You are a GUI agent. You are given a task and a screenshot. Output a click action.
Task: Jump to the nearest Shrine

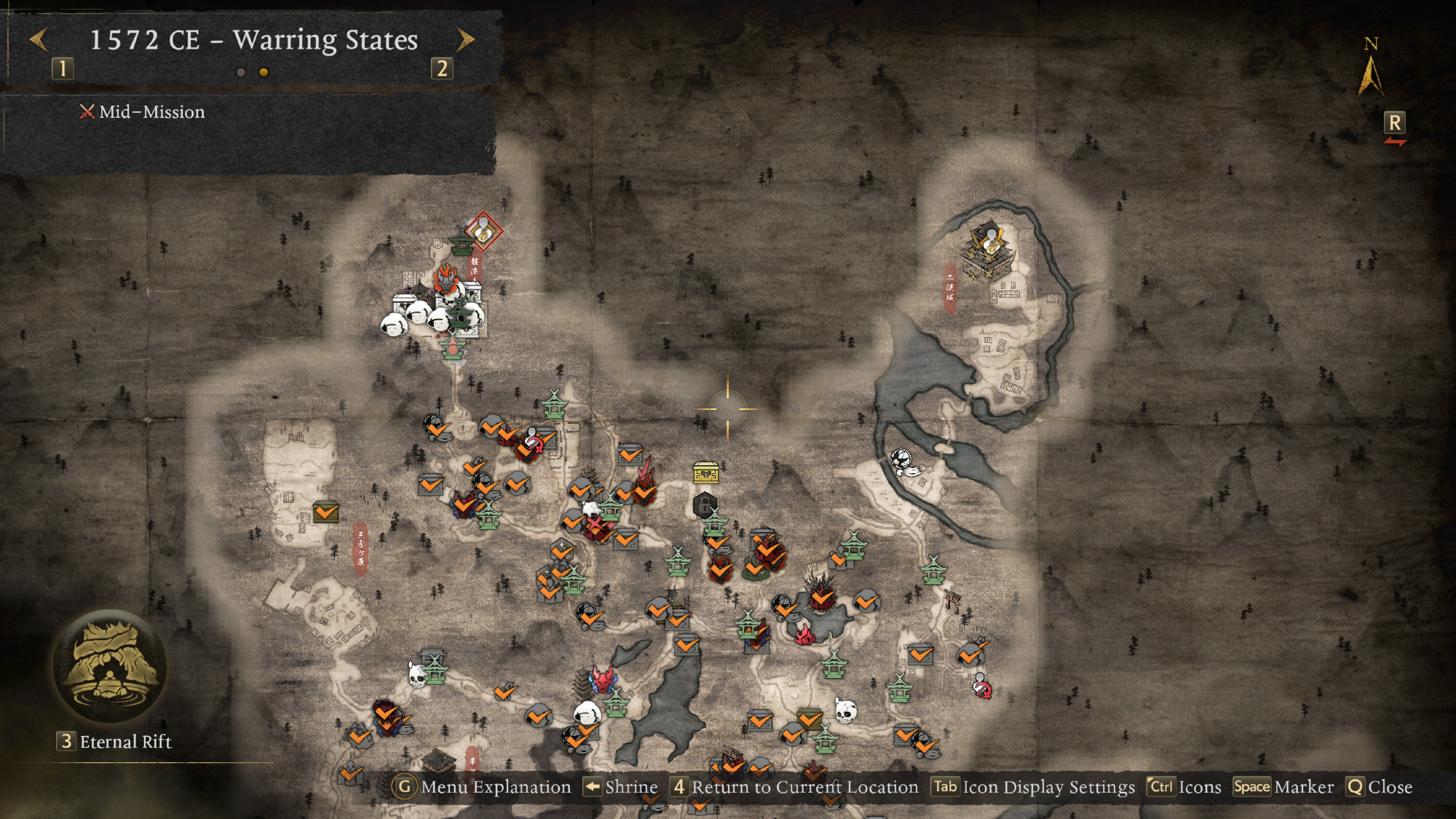[621, 787]
